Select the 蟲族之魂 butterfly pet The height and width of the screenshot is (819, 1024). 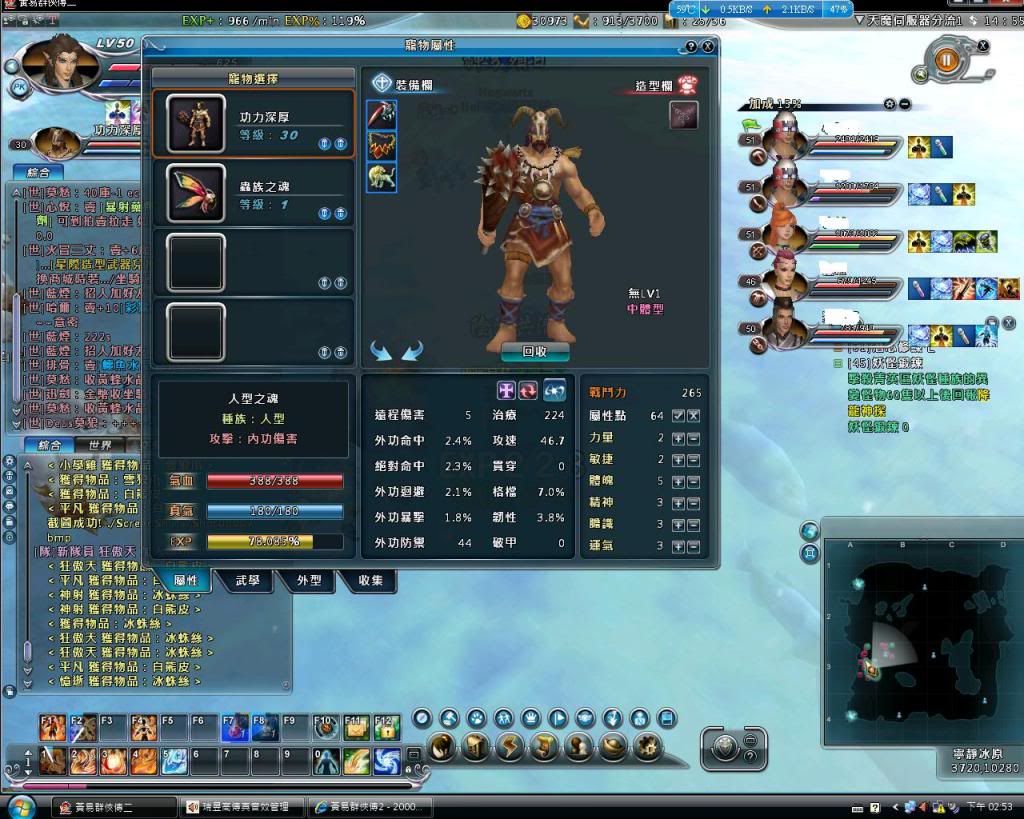[252, 193]
